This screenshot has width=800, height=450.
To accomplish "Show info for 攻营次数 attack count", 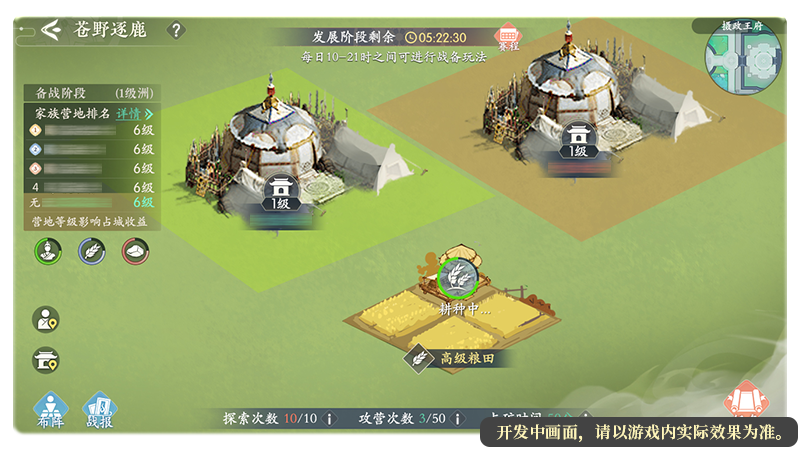I will (457, 418).
